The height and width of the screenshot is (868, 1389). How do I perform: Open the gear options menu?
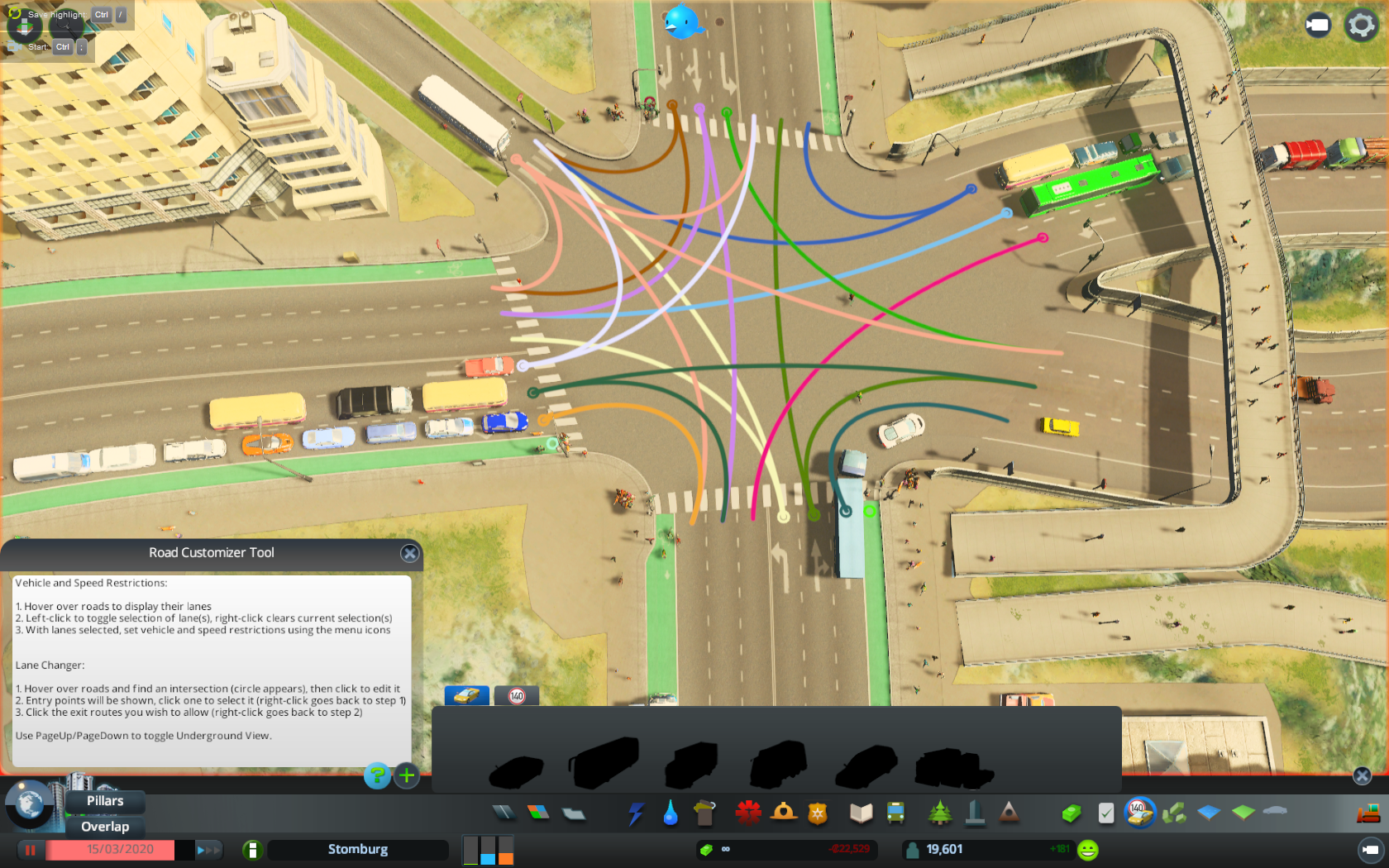(x=1361, y=25)
